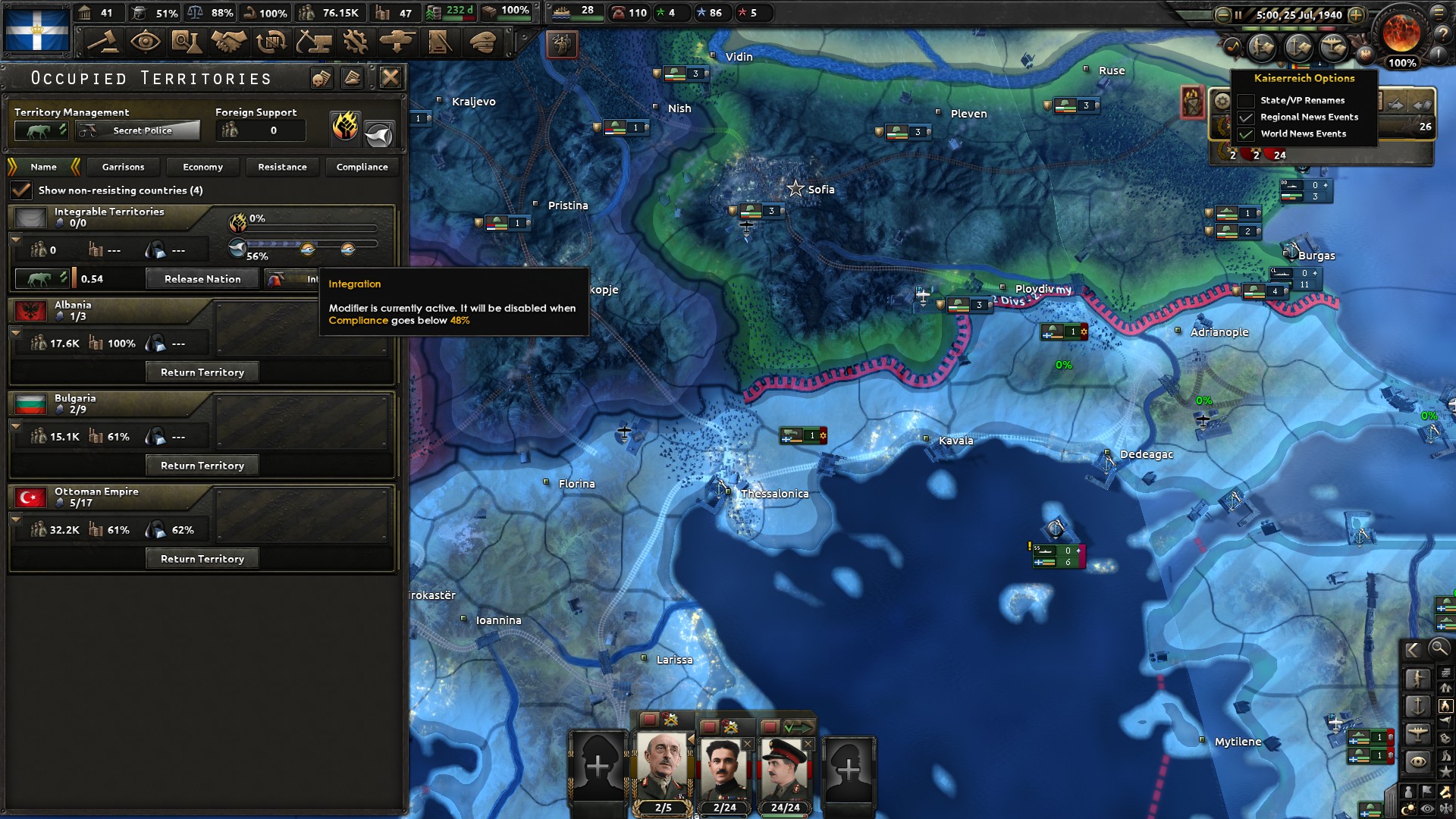Screen dimensions: 1456x819
Task: Click the skull icon in Occupied Territories header
Action: 322,77
